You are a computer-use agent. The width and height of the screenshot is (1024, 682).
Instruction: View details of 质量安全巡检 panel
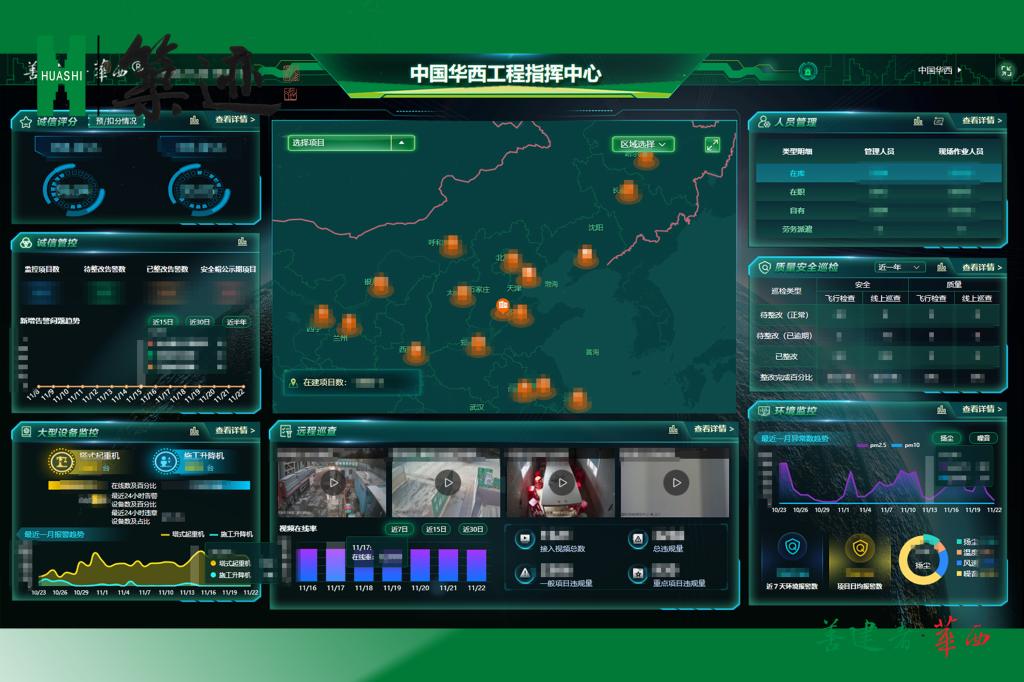[982, 267]
